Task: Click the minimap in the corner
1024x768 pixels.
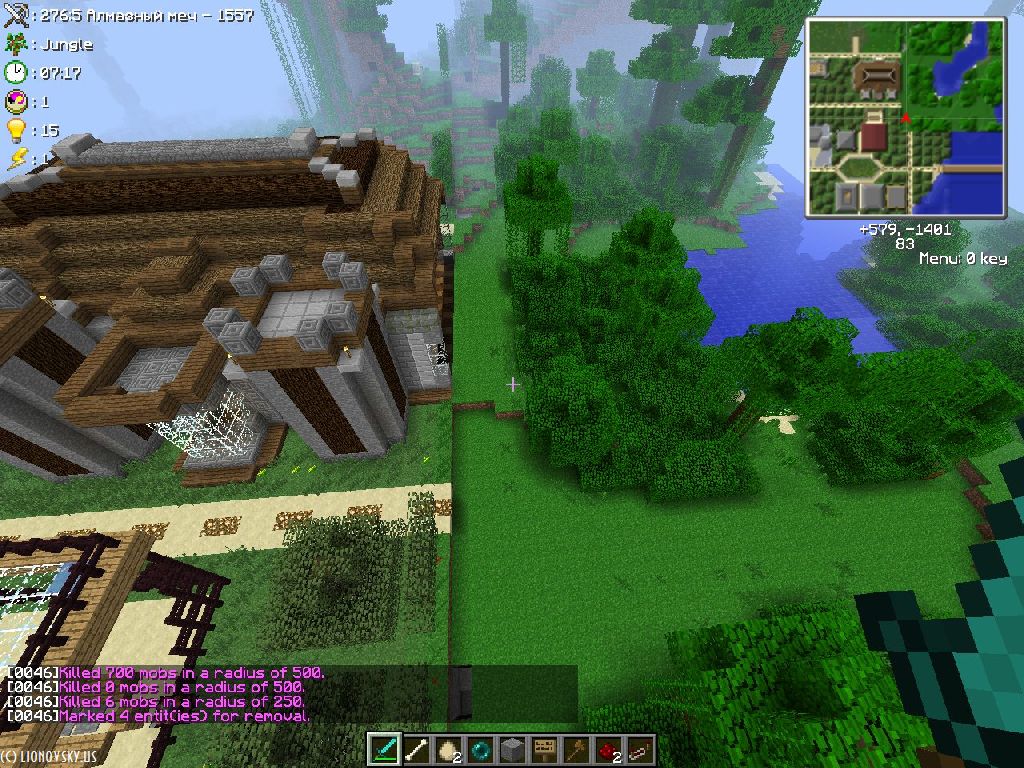Action: point(905,118)
